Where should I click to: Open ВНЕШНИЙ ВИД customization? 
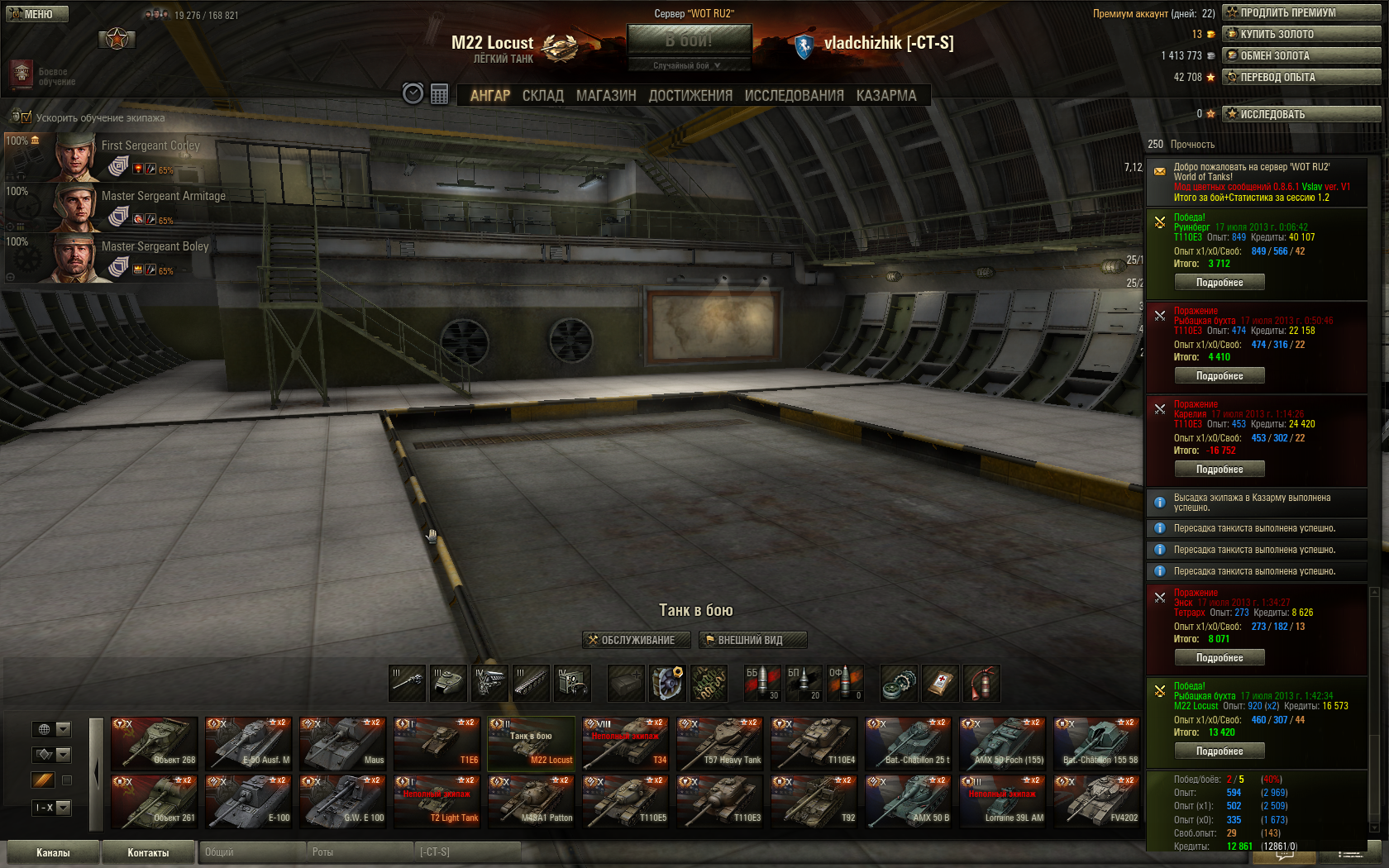pos(752,640)
